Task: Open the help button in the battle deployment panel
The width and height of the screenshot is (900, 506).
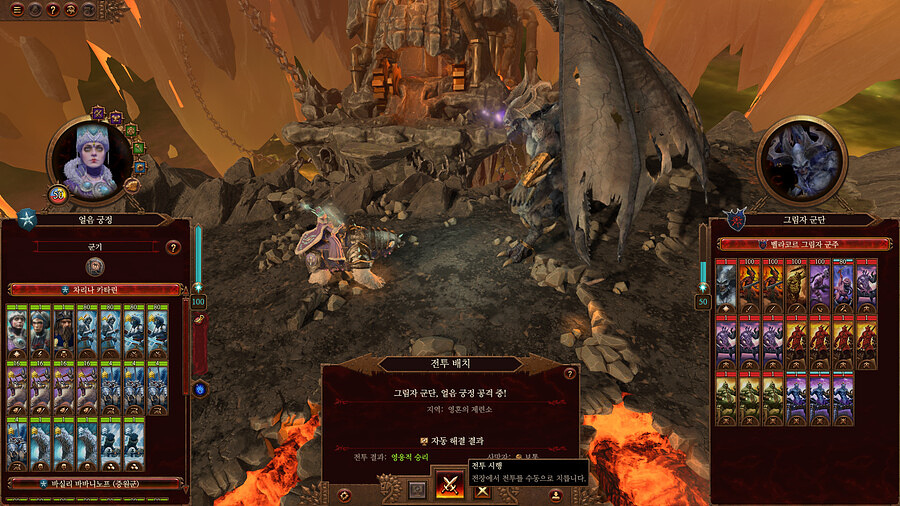Action: point(570,374)
